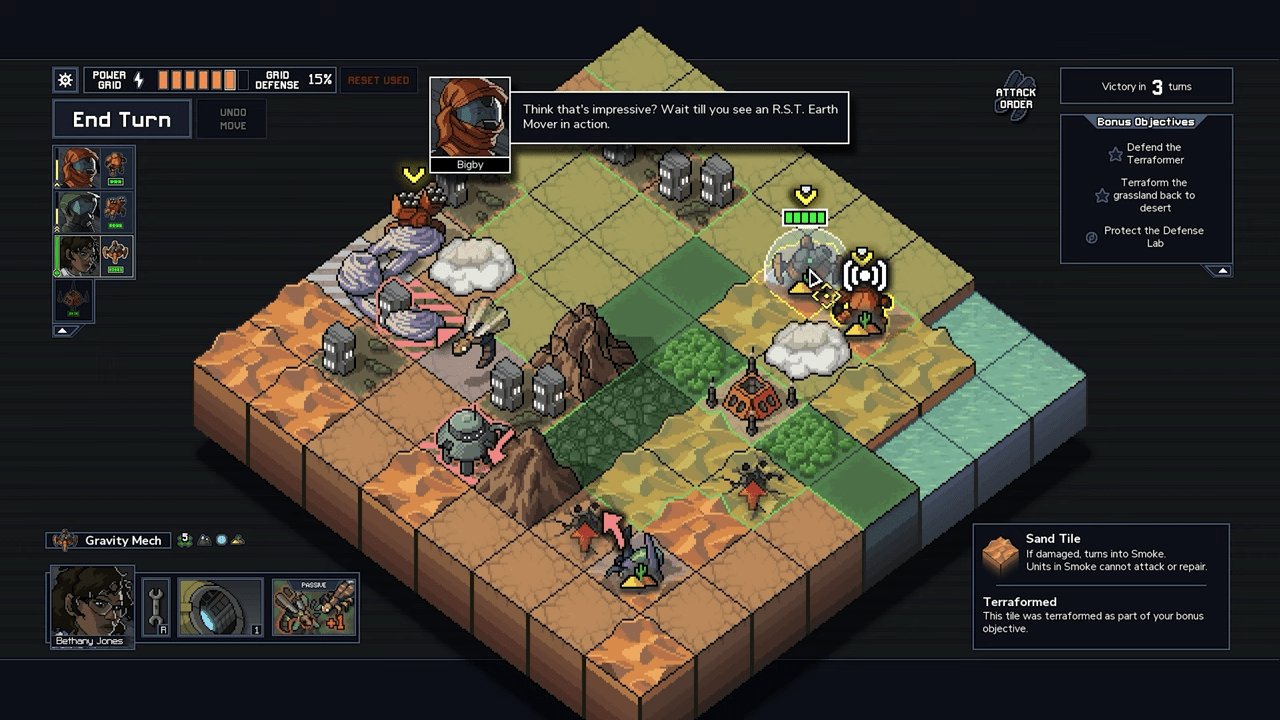Toggle the Attack Order display
Viewport: 1280px width, 720px height.
[1016, 96]
